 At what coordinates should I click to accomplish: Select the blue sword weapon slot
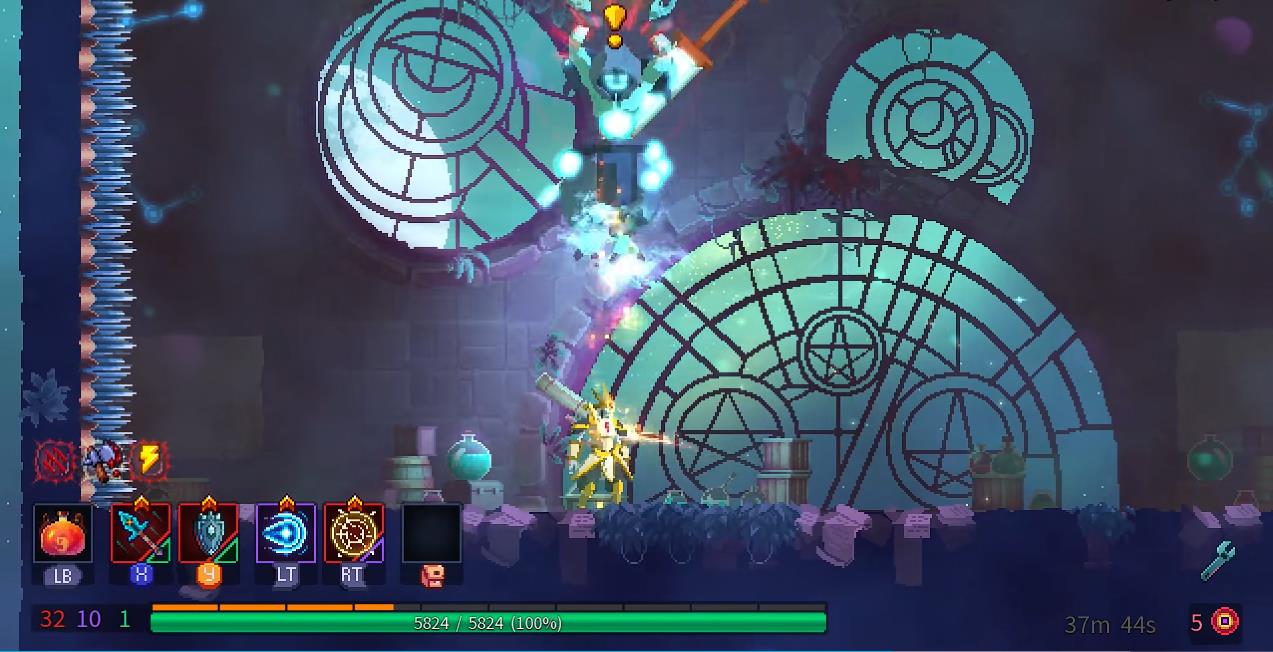point(140,534)
